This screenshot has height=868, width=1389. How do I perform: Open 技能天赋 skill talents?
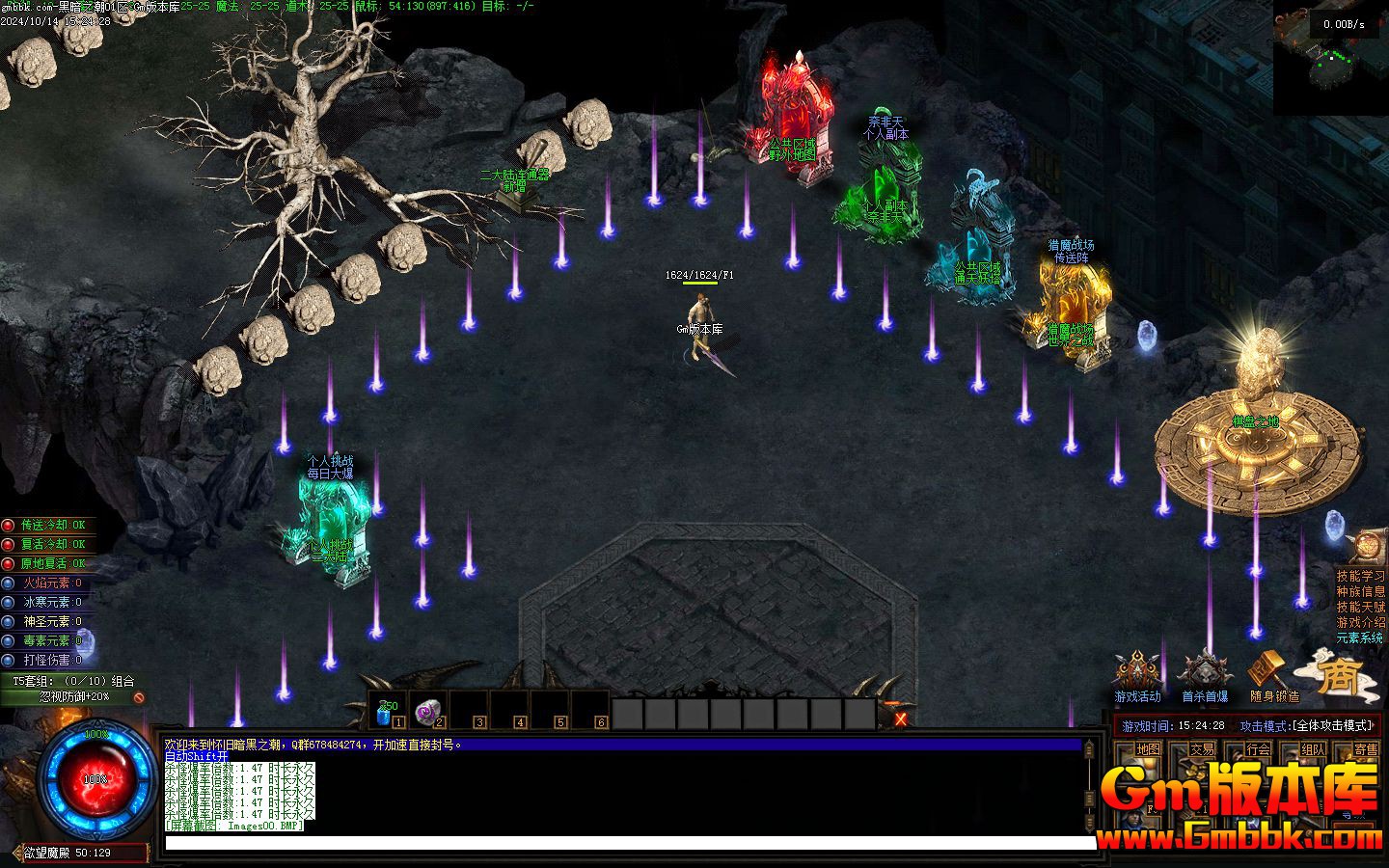click(x=1360, y=607)
